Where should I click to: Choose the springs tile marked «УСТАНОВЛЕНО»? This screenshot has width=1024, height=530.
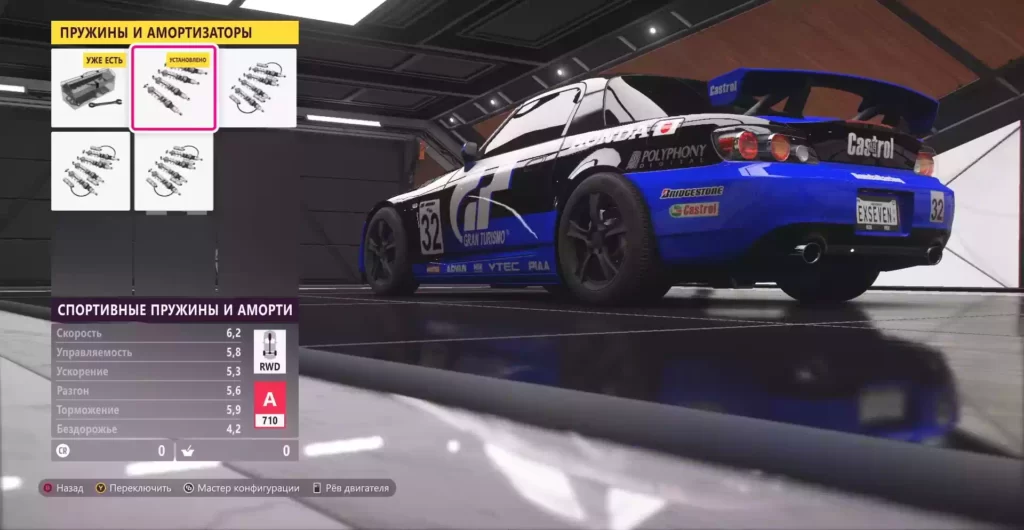tap(174, 88)
